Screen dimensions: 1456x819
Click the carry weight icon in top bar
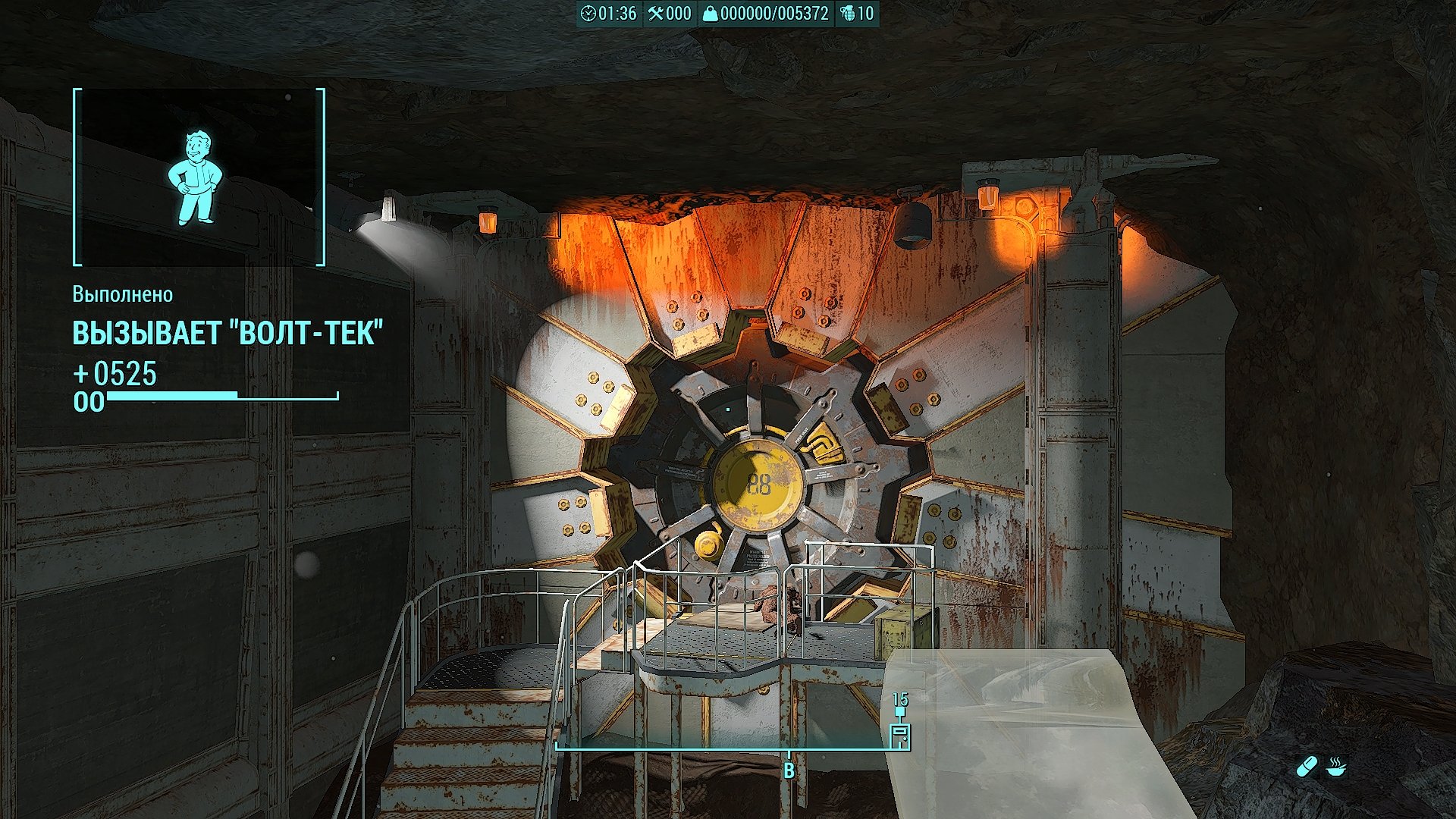[710, 13]
